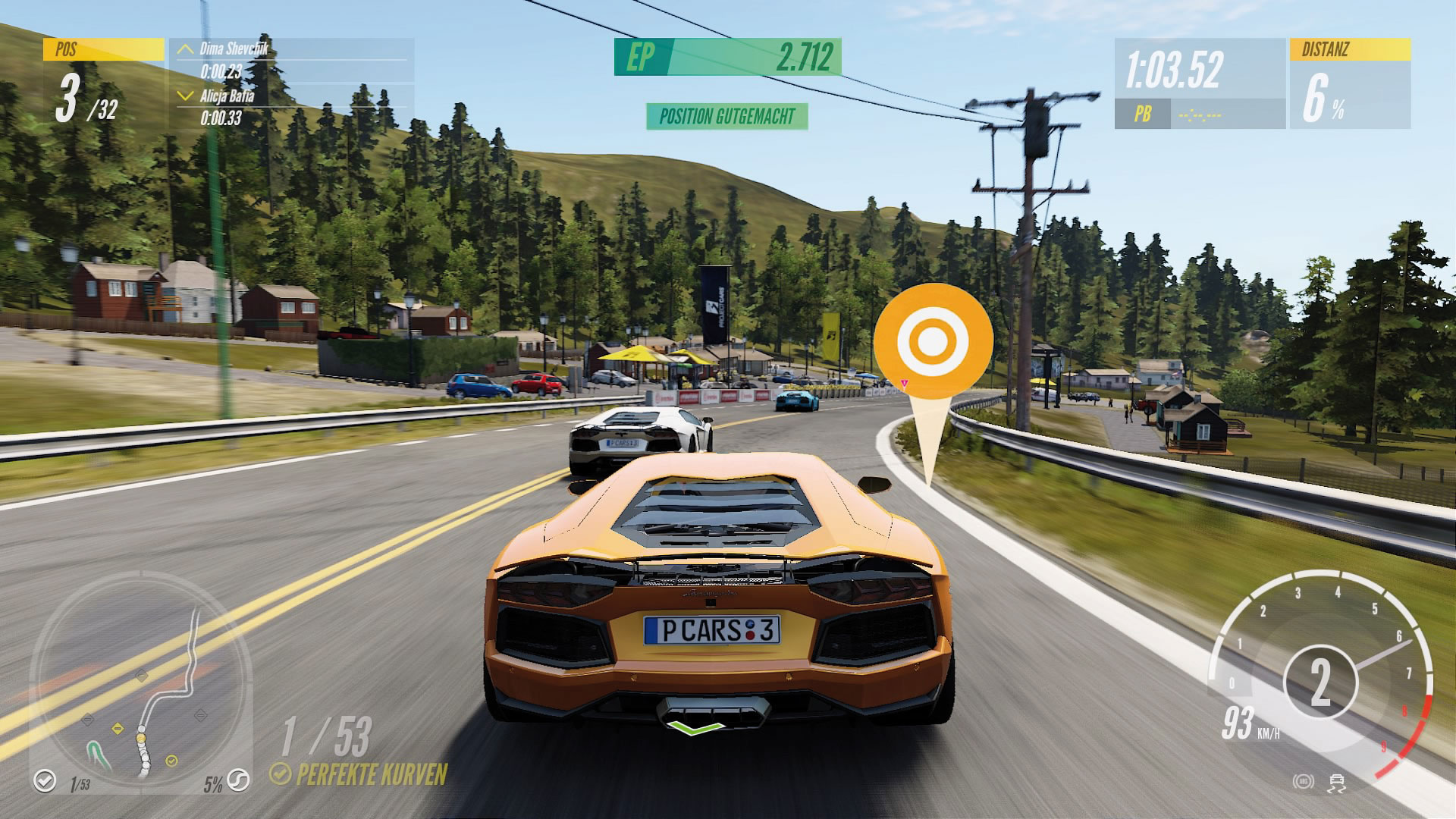Select the yellow checkmark marker on minimap

point(171,760)
